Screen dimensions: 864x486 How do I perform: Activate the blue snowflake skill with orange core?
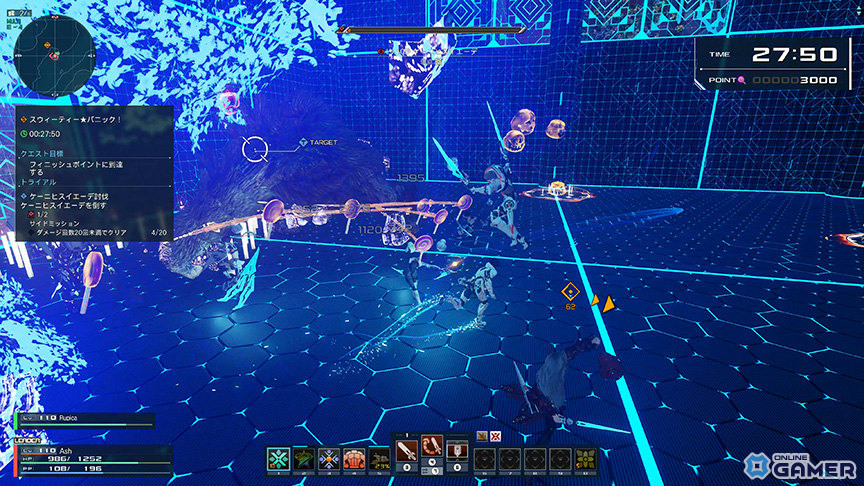(330, 459)
